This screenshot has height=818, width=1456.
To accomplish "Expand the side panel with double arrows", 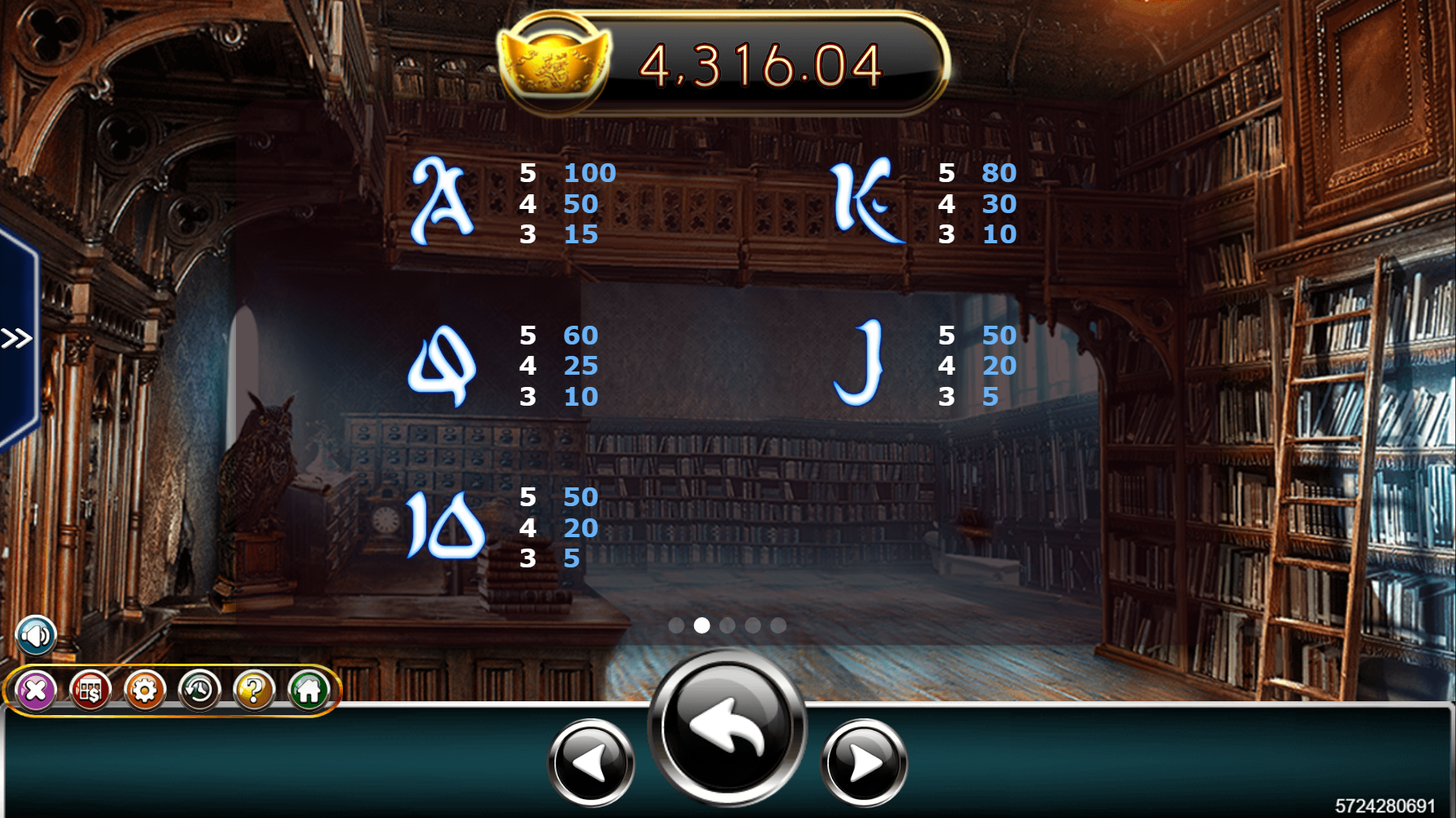I will (16, 338).
